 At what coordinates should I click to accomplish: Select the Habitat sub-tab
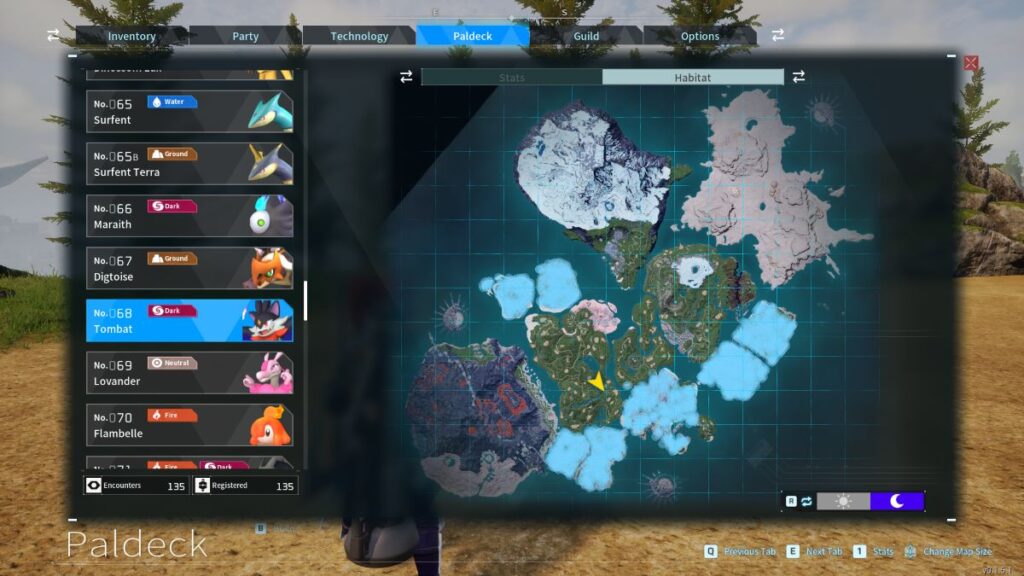point(692,77)
